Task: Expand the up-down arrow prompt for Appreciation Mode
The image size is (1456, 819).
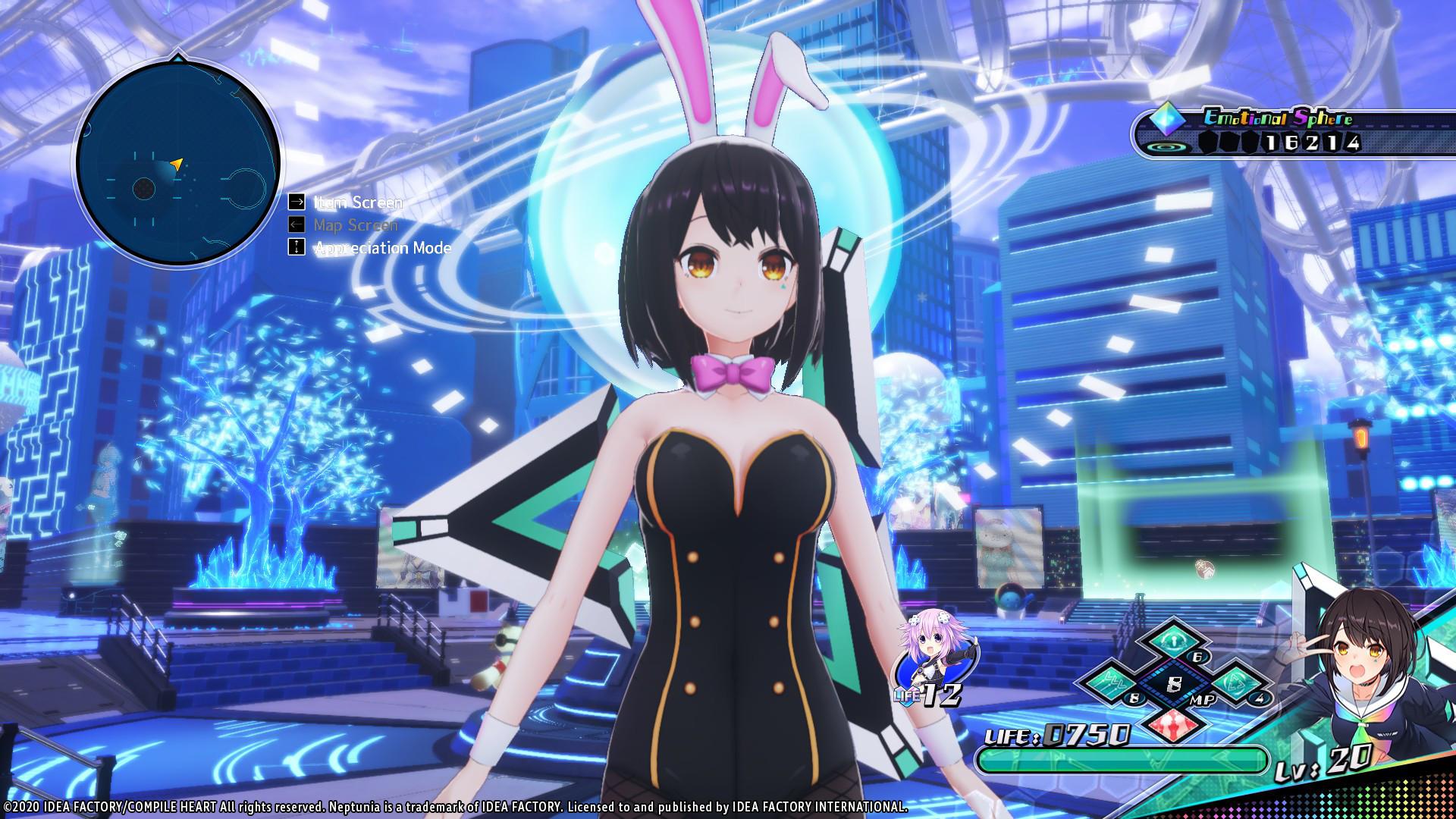Action: (296, 248)
